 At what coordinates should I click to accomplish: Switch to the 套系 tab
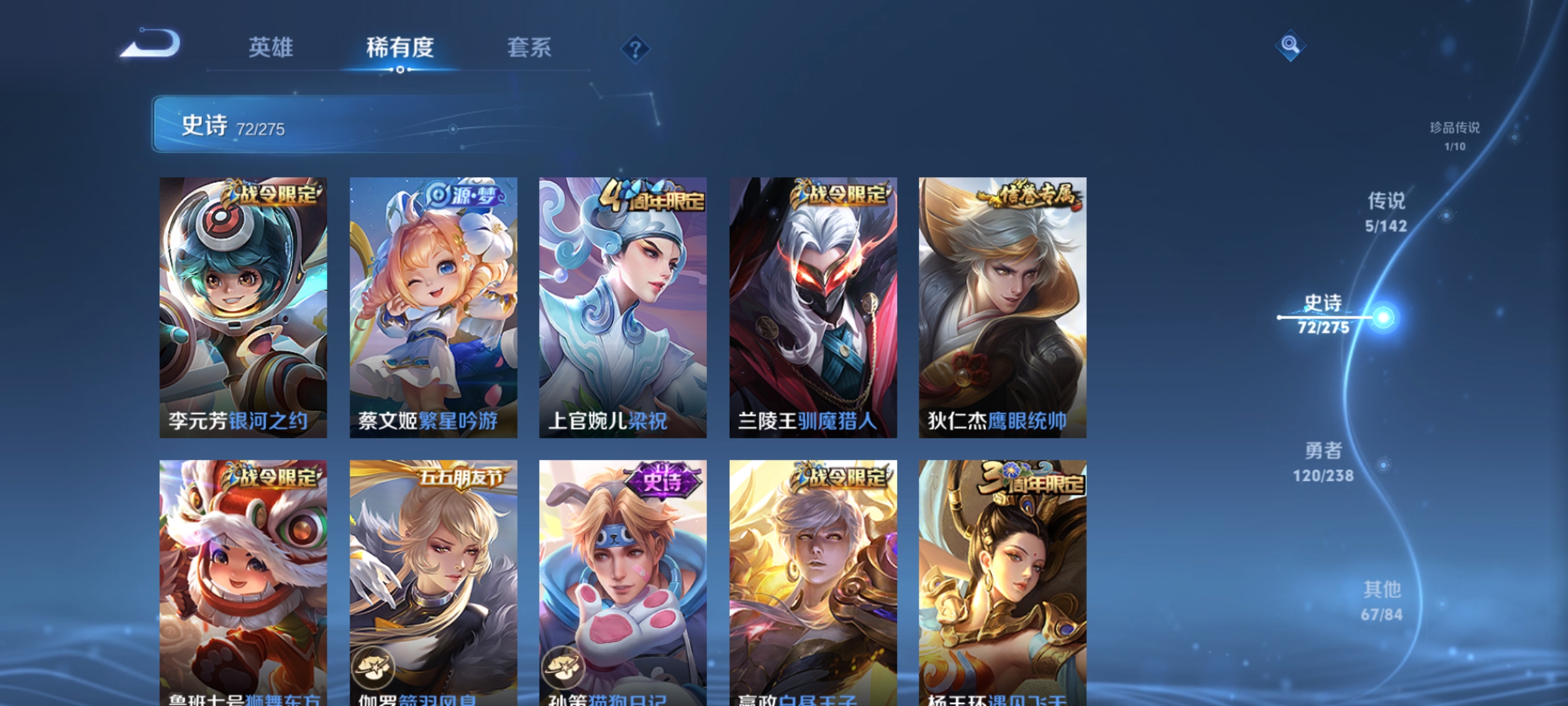point(529,47)
